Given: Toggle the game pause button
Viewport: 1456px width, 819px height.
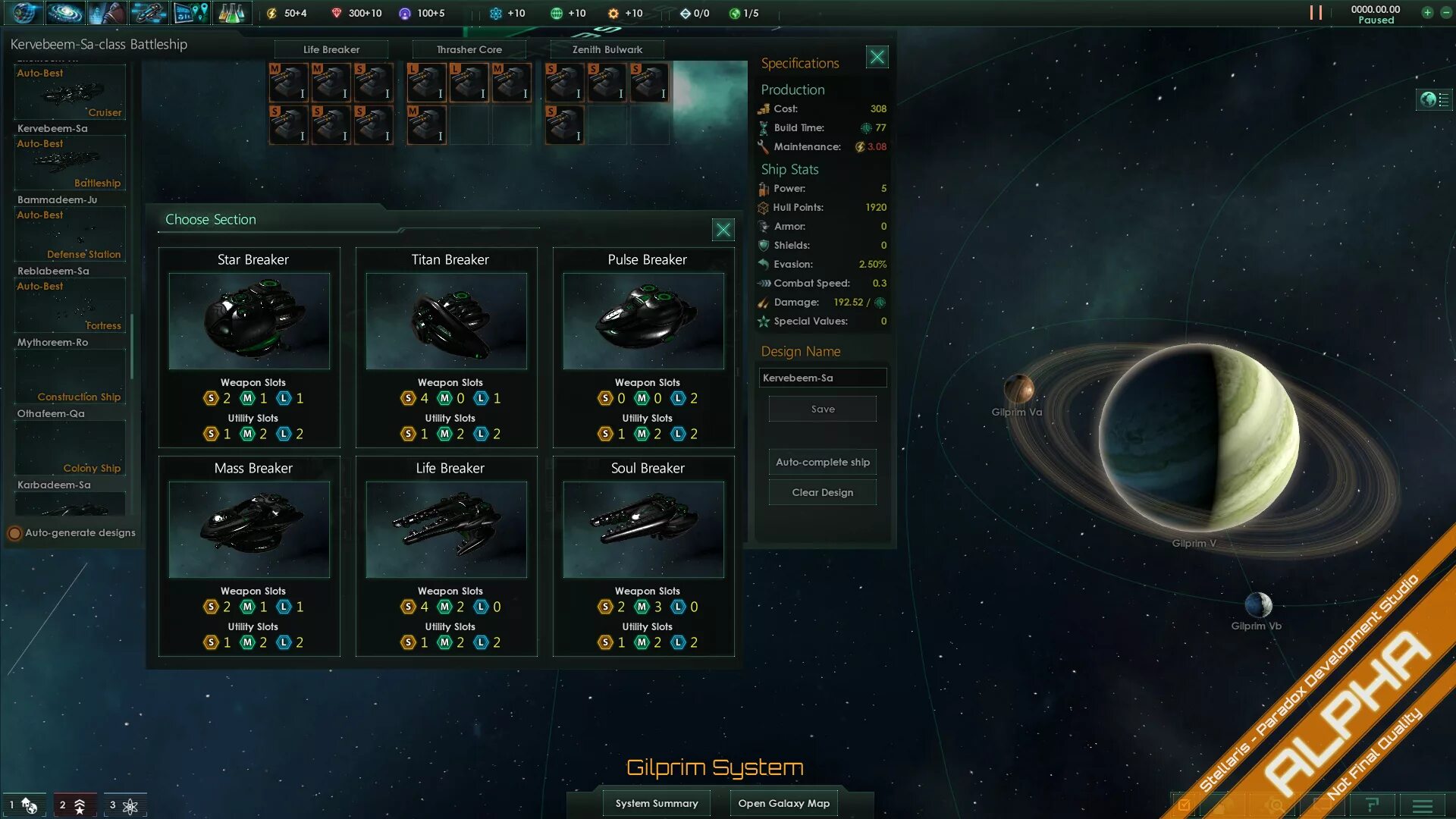Looking at the screenshot, I should [1316, 13].
